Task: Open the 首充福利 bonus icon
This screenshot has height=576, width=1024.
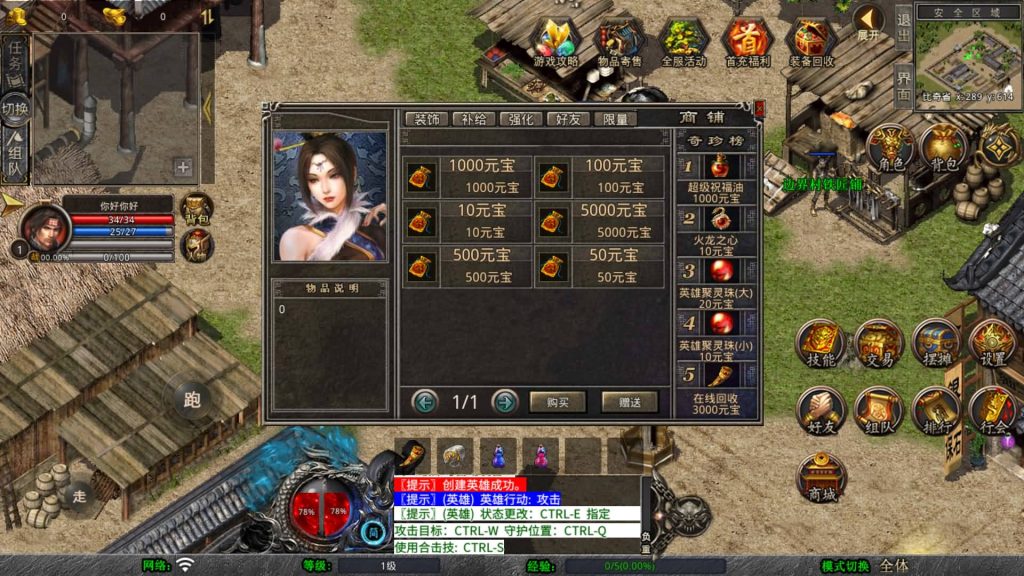Action: tap(747, 44)
